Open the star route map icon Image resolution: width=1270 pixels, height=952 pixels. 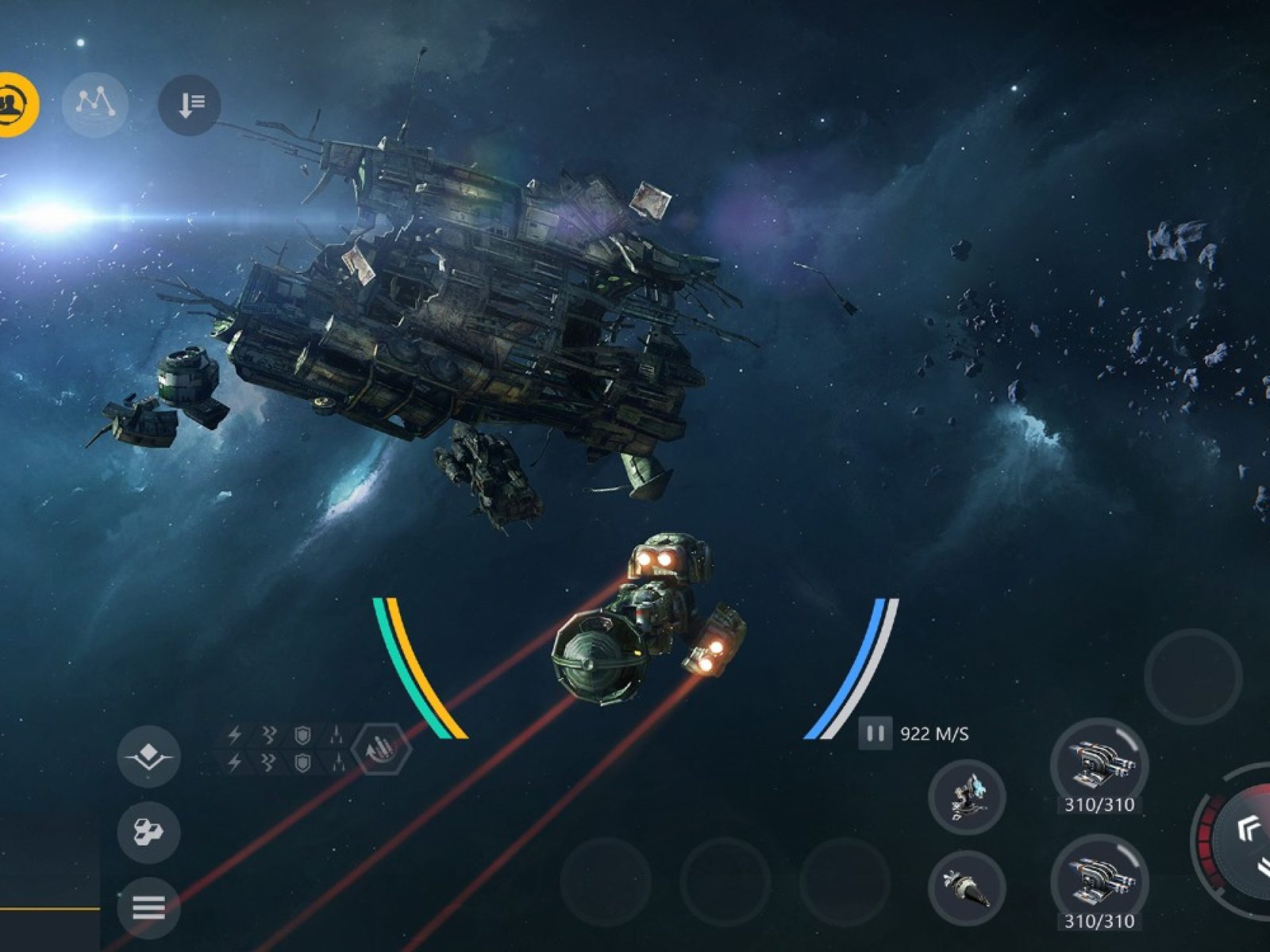(95, 104)
